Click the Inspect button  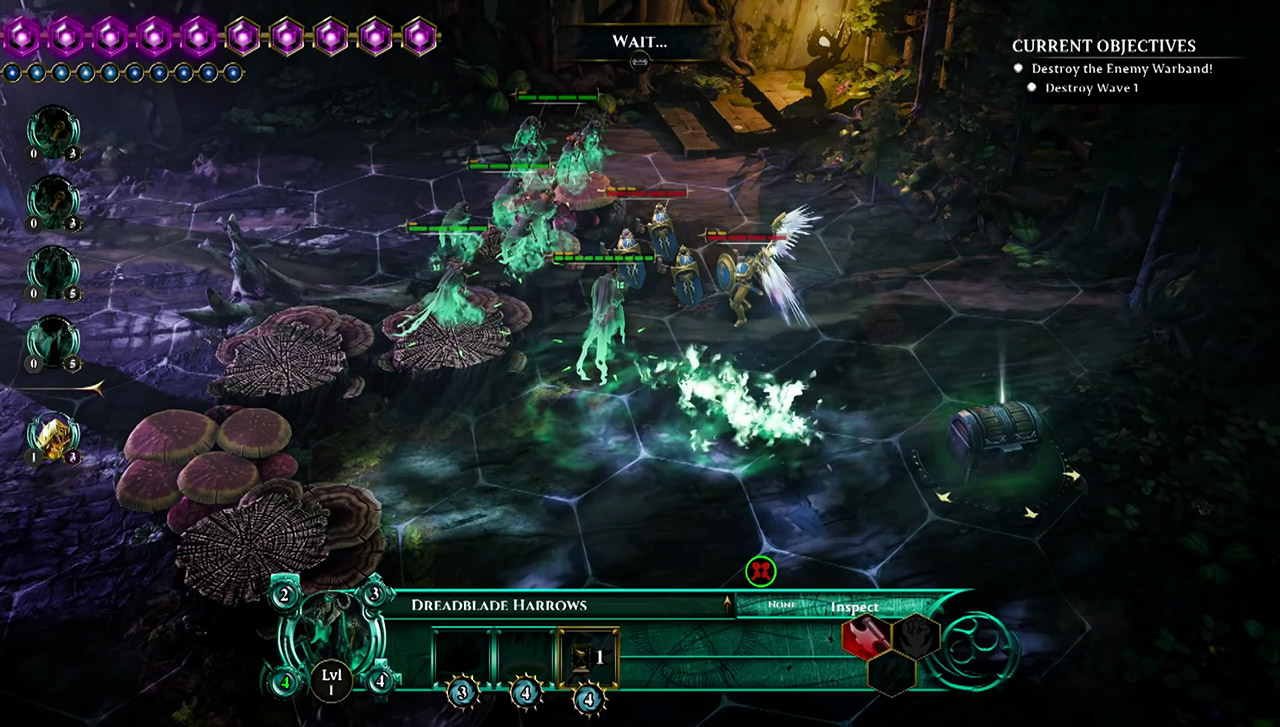(854, 607)
